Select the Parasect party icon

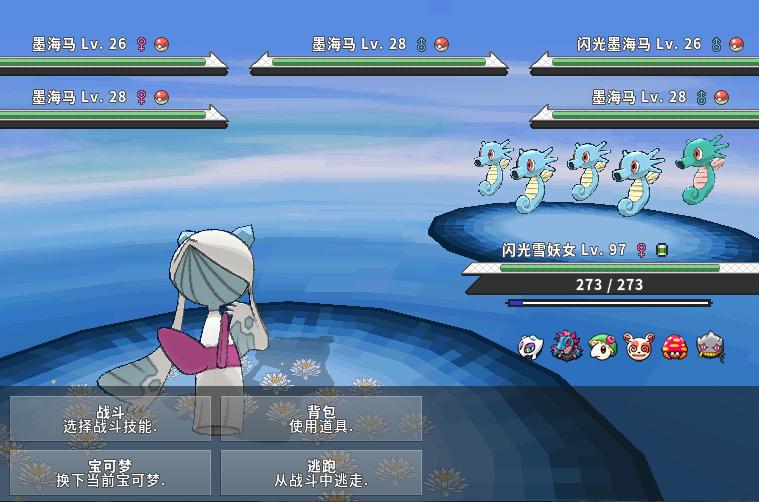coord(674,347)
